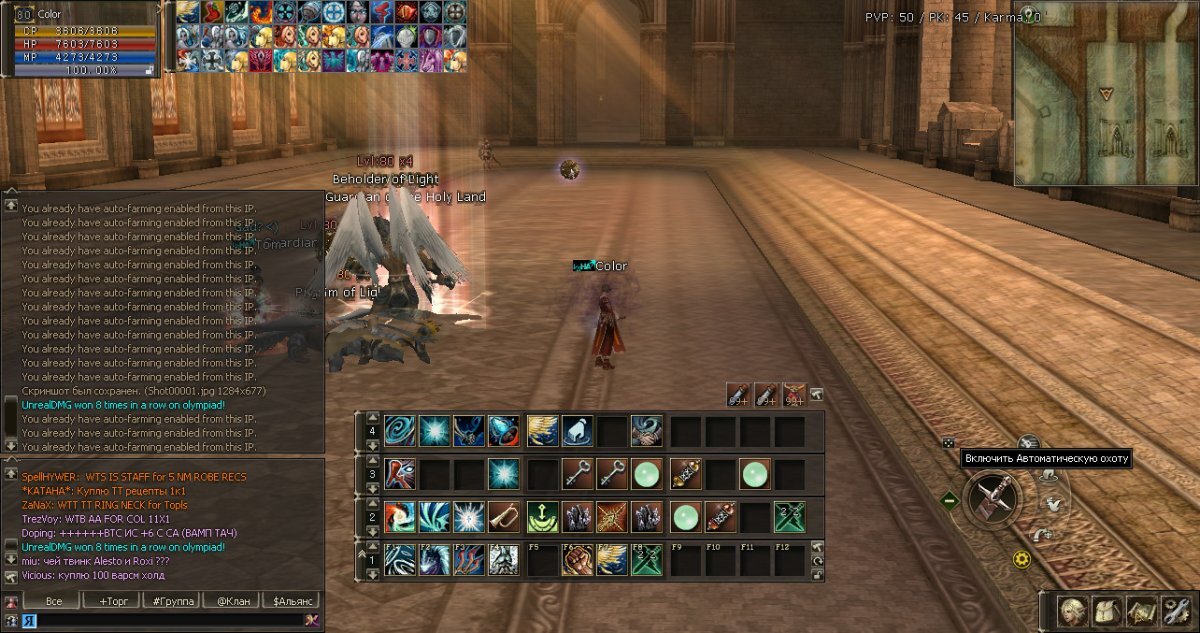Use the green anchor skill on bar 2

[542, 517]
